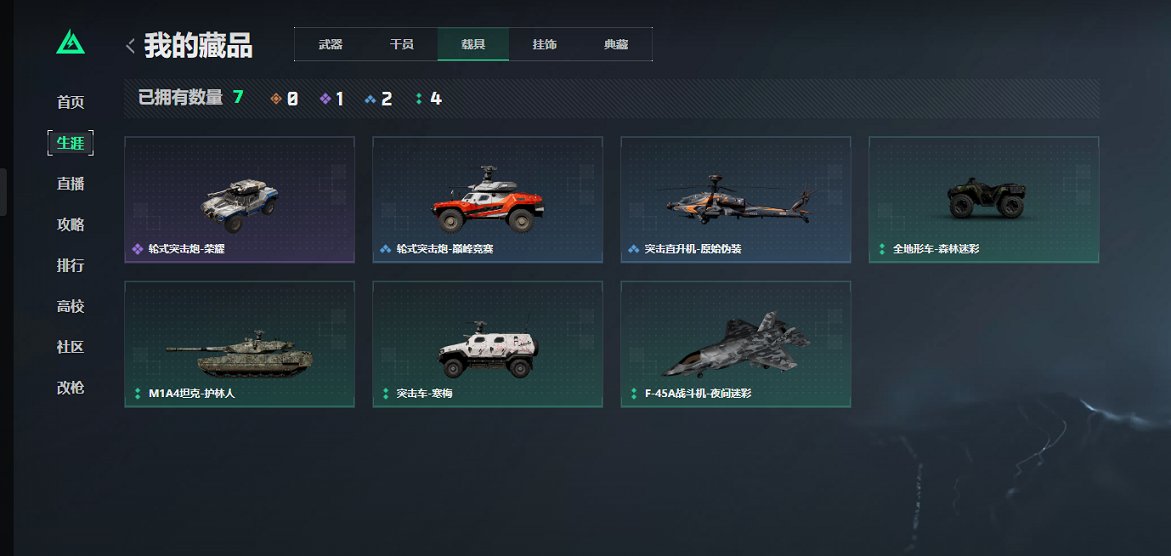The width and height of the screenshot is (1171, 556).
Task: Switch to the 典藏 tab
Action: 616,45
